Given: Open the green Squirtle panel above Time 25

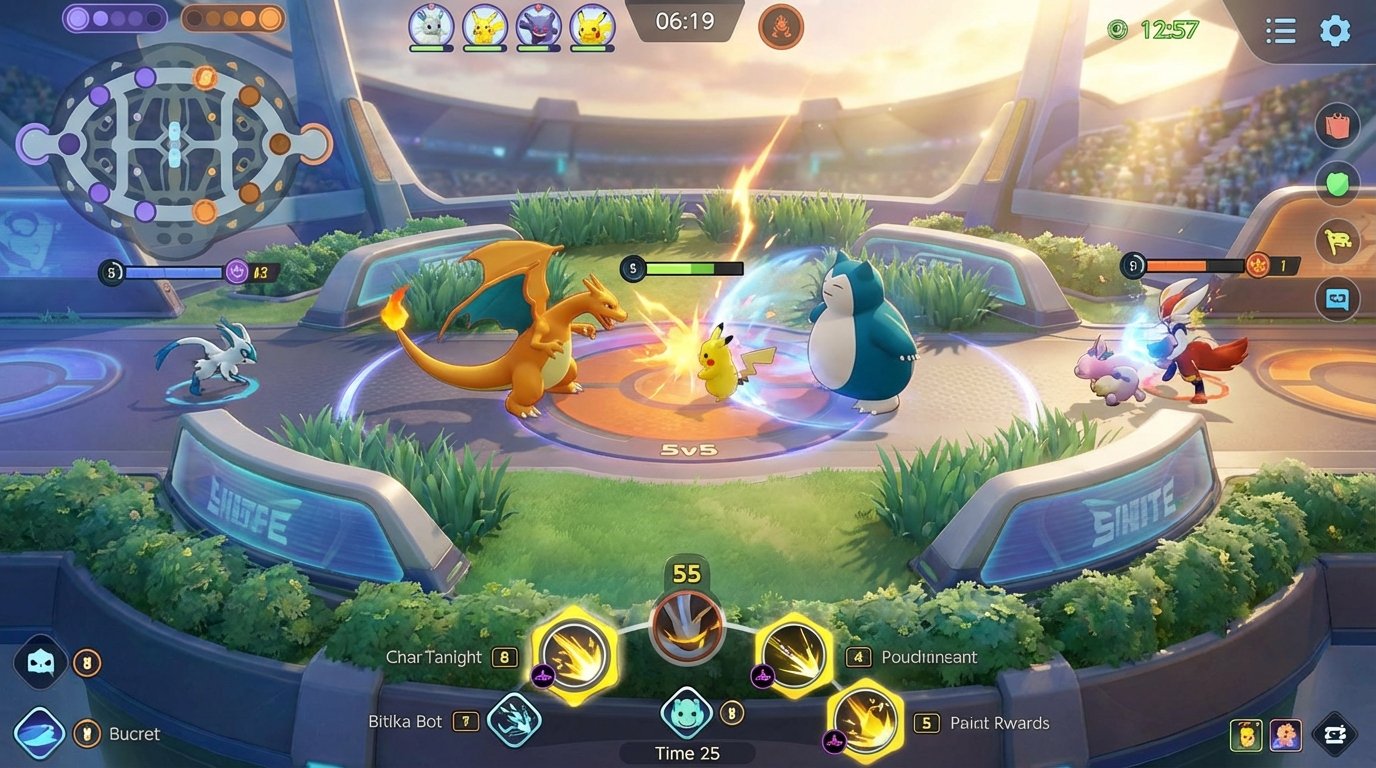Looking at the screenshot, I should click(686, 715).
